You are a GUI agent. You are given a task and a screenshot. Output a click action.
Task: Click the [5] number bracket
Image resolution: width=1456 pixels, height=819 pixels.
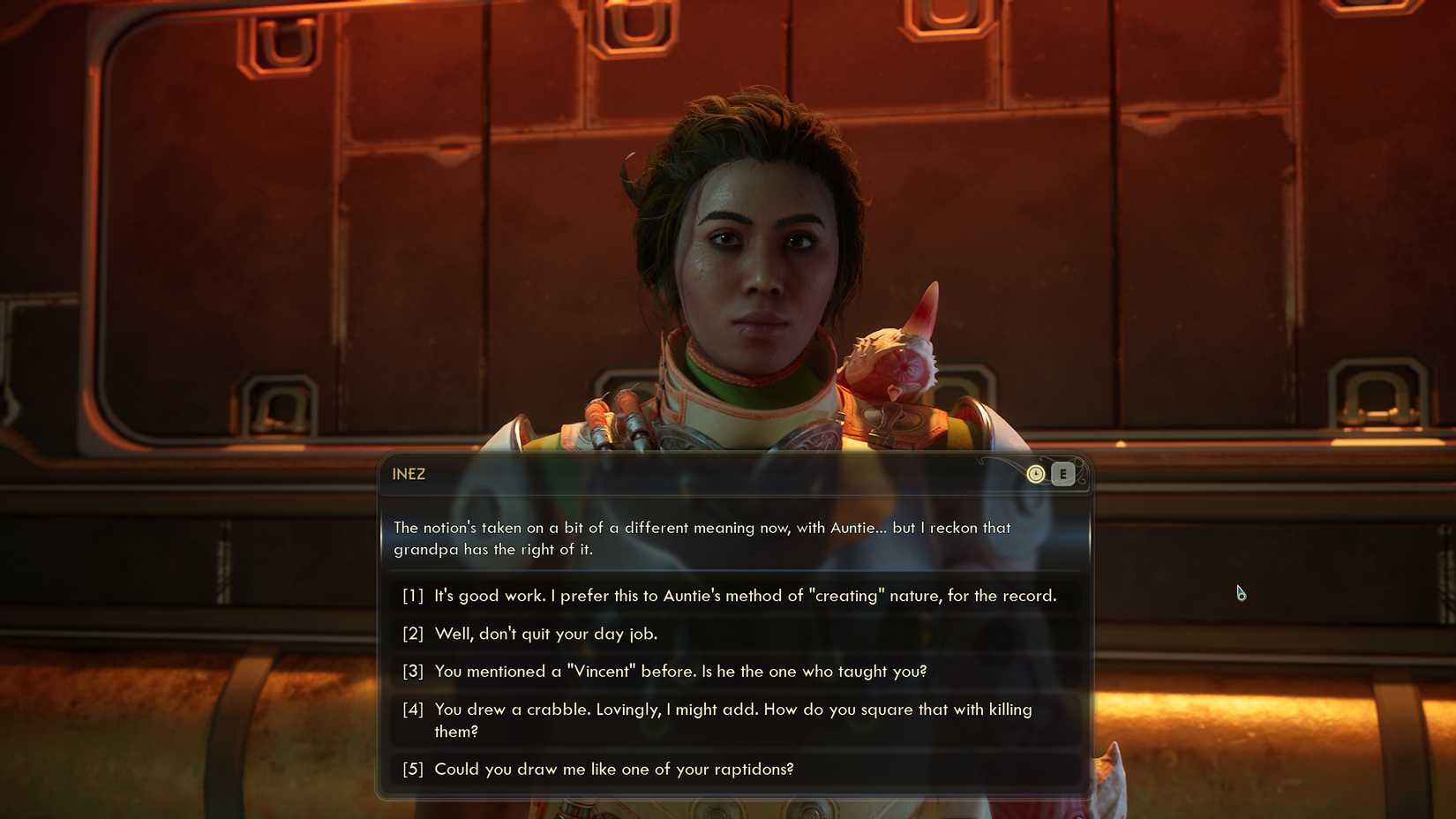[412, 769]
